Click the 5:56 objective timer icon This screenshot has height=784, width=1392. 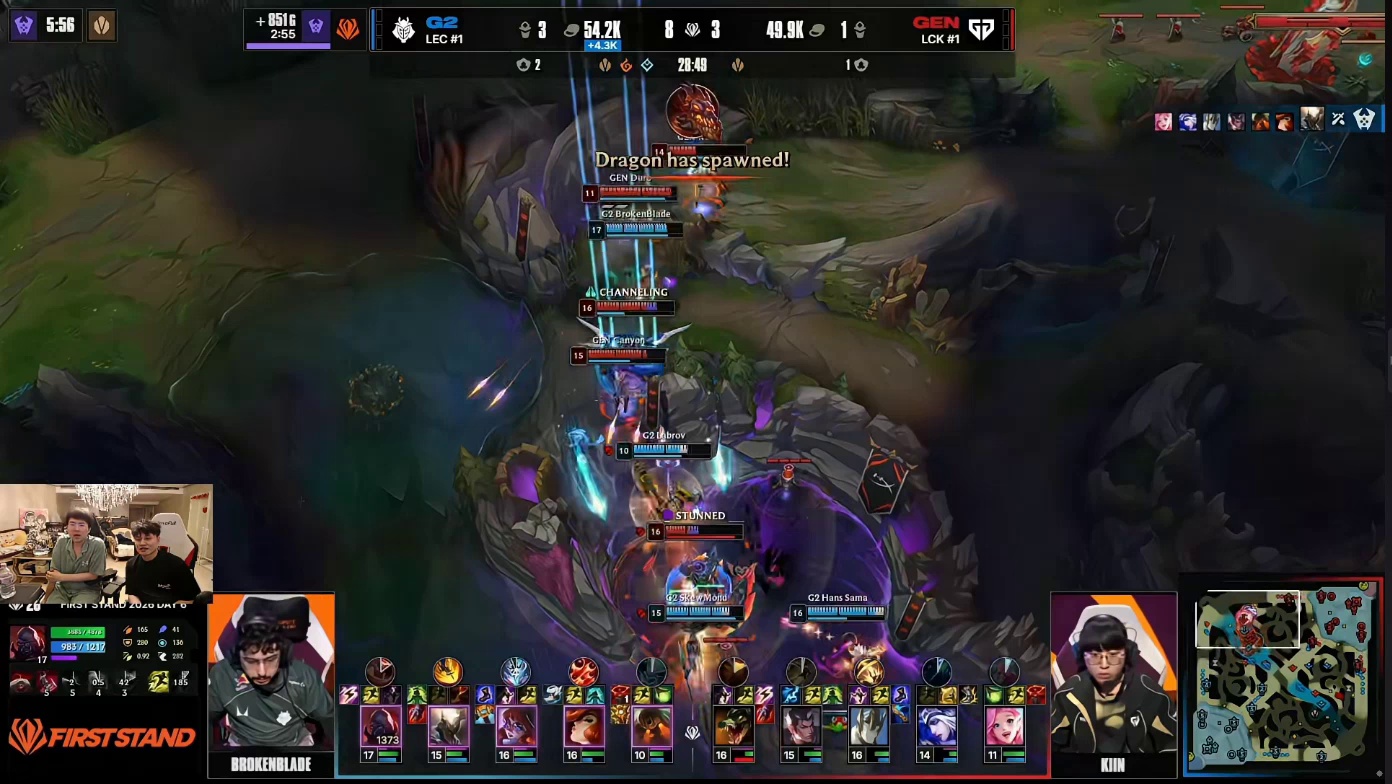[25, 25]
